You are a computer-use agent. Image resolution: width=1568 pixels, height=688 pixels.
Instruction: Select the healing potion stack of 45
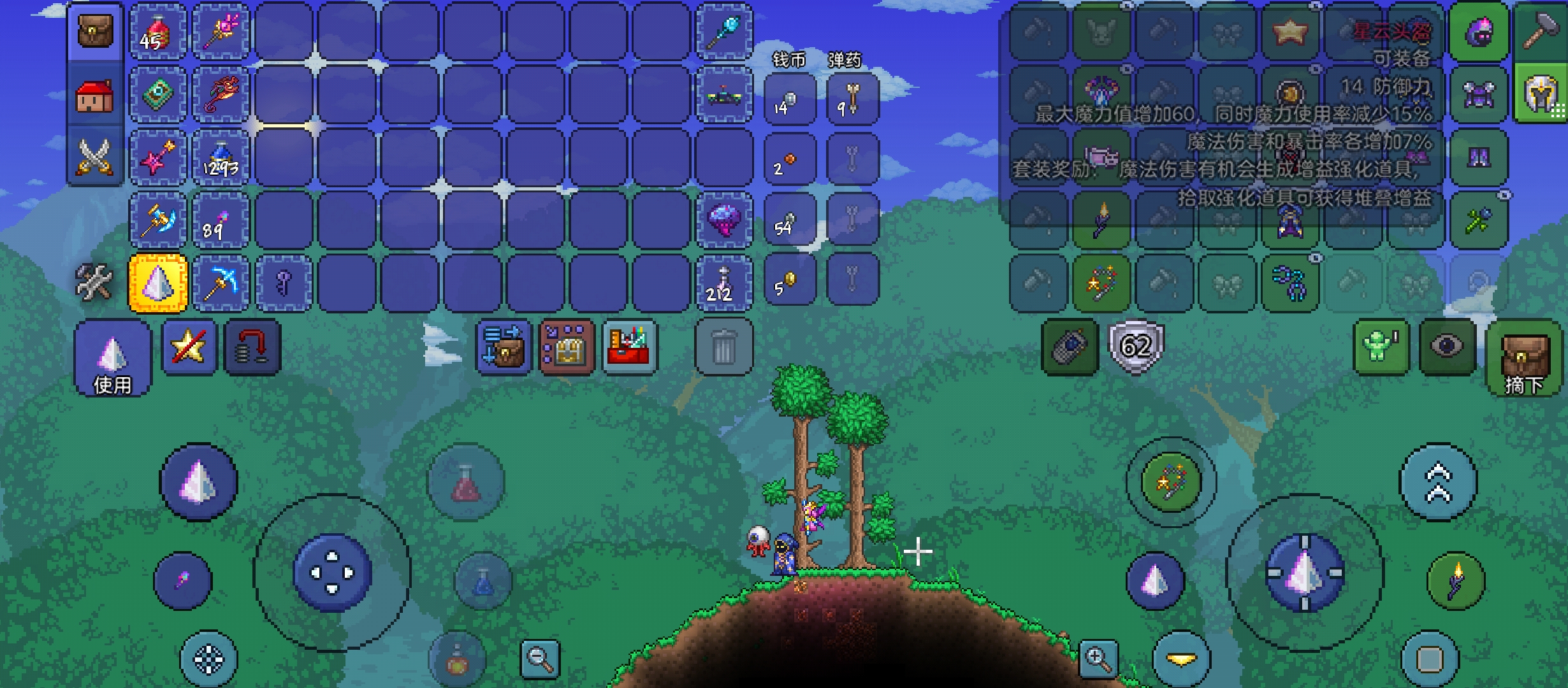158,32
